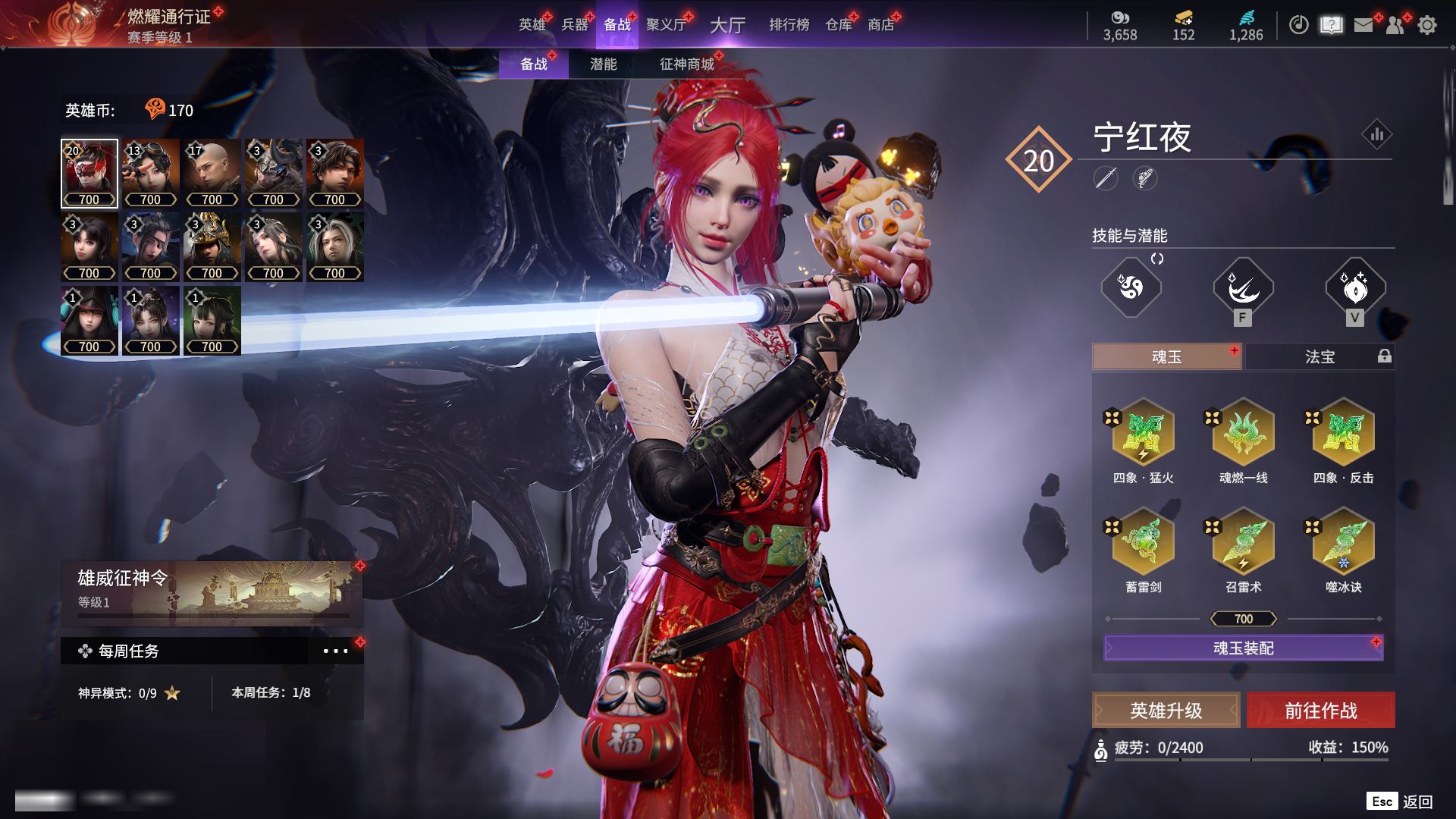Open the 雄威征神令 banner
The width and height of the screenshot is (1456, 819).
click(x=212, y=590)
